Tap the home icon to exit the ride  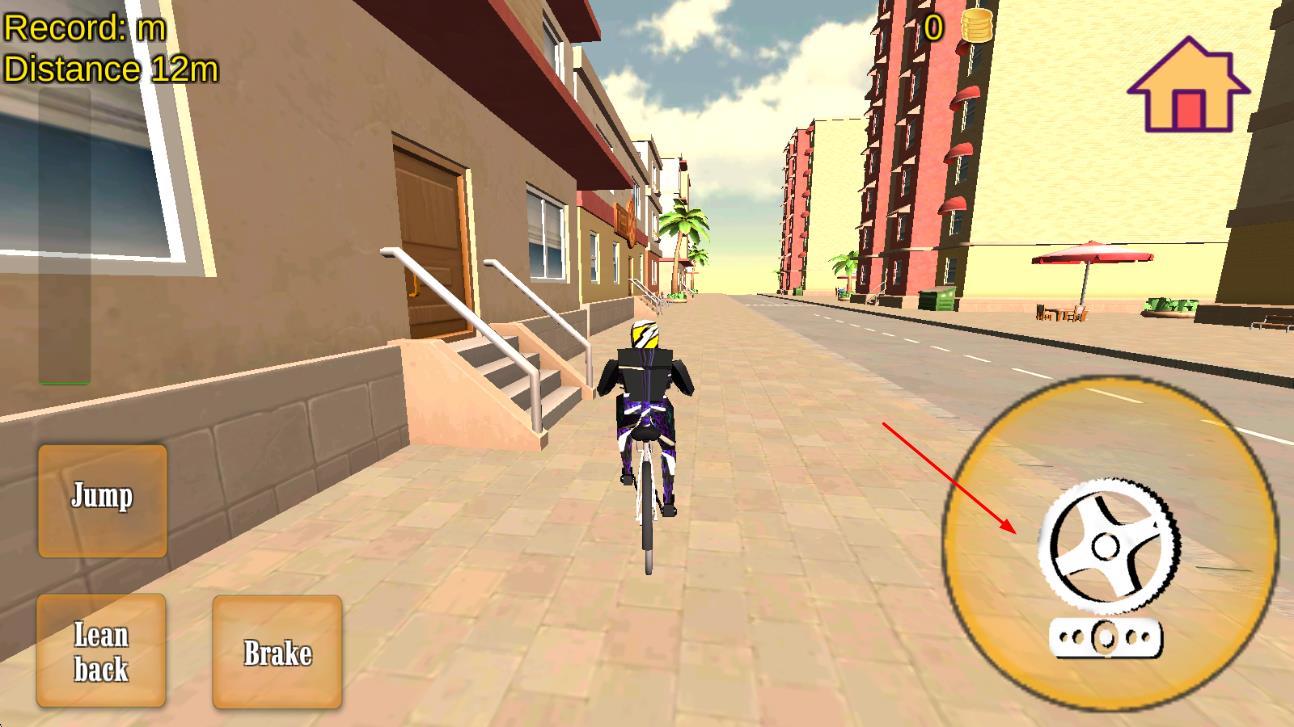(1187, 85)
